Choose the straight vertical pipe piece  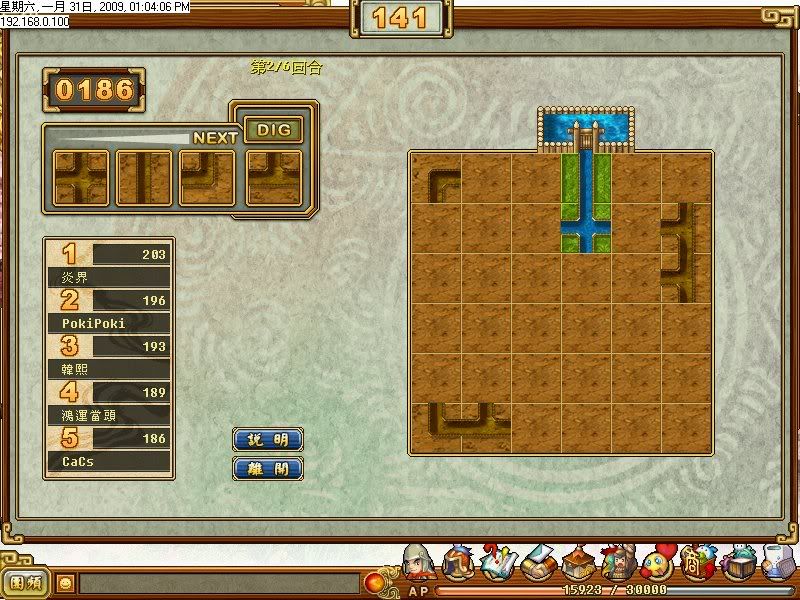coord(143,178)
